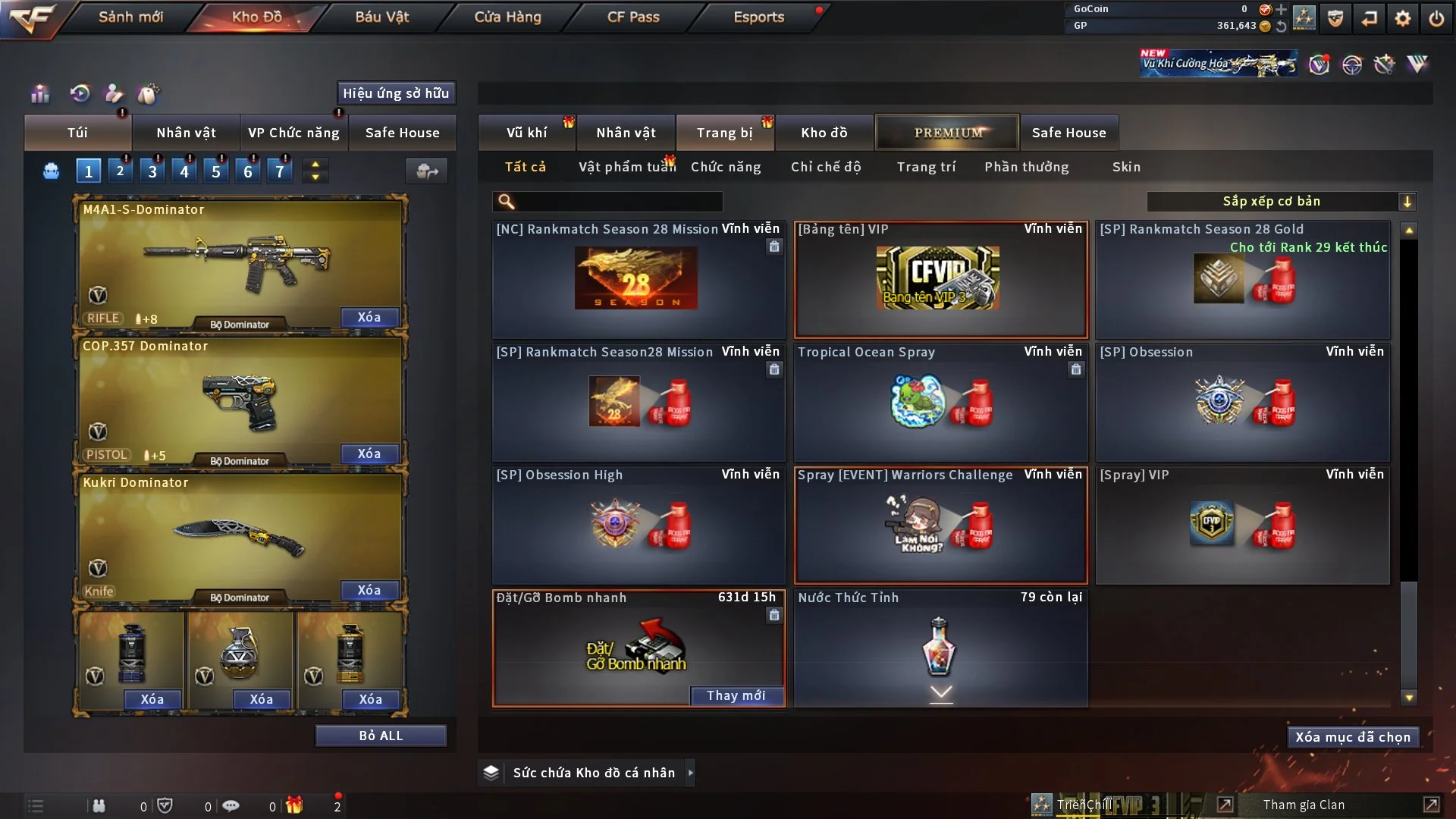Select inventory bag slot 7
The width and height of the screenshot is (1456, 819).
[280, 170]
